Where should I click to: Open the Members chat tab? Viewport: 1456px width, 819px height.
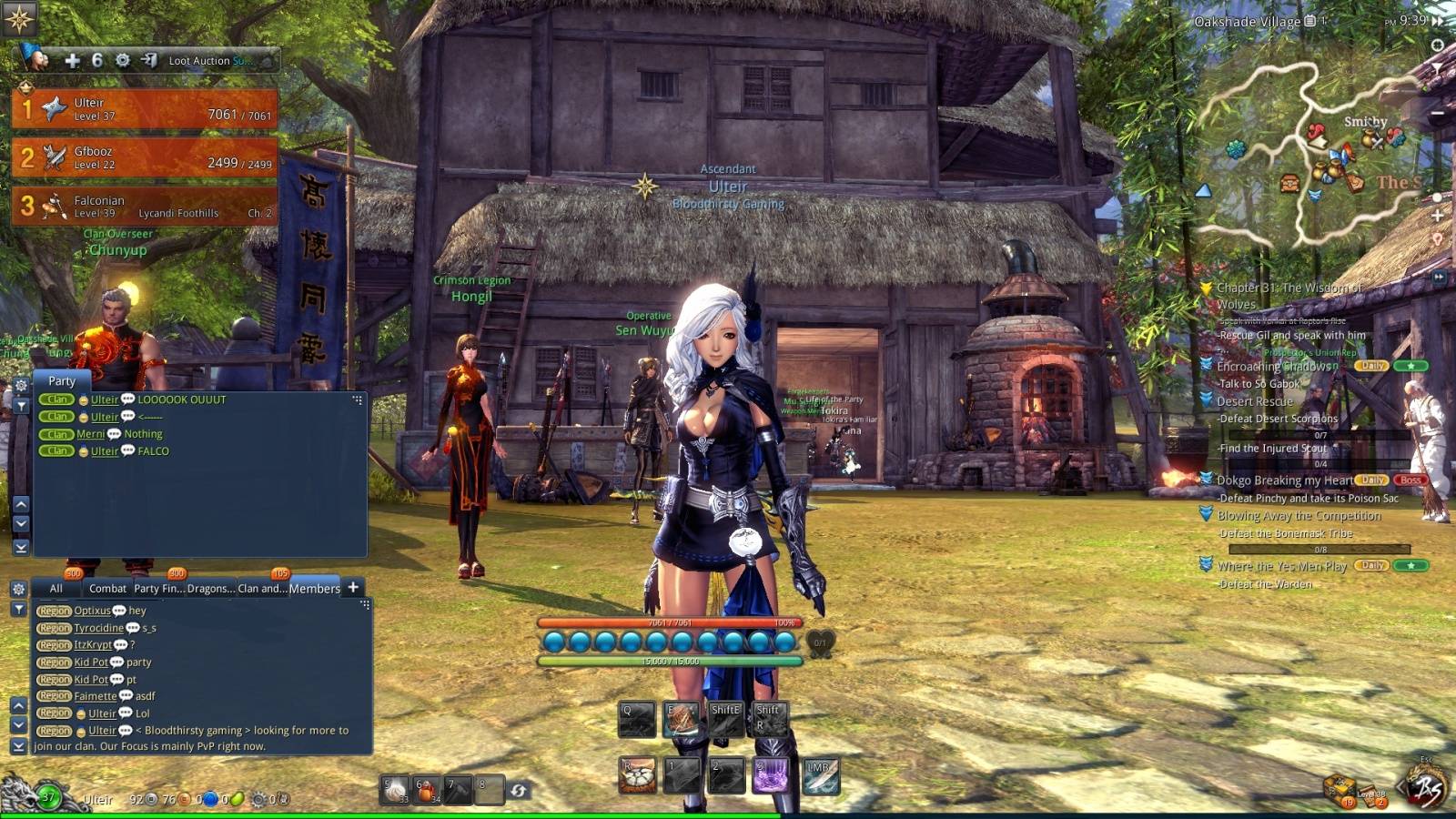click(314, 589)
